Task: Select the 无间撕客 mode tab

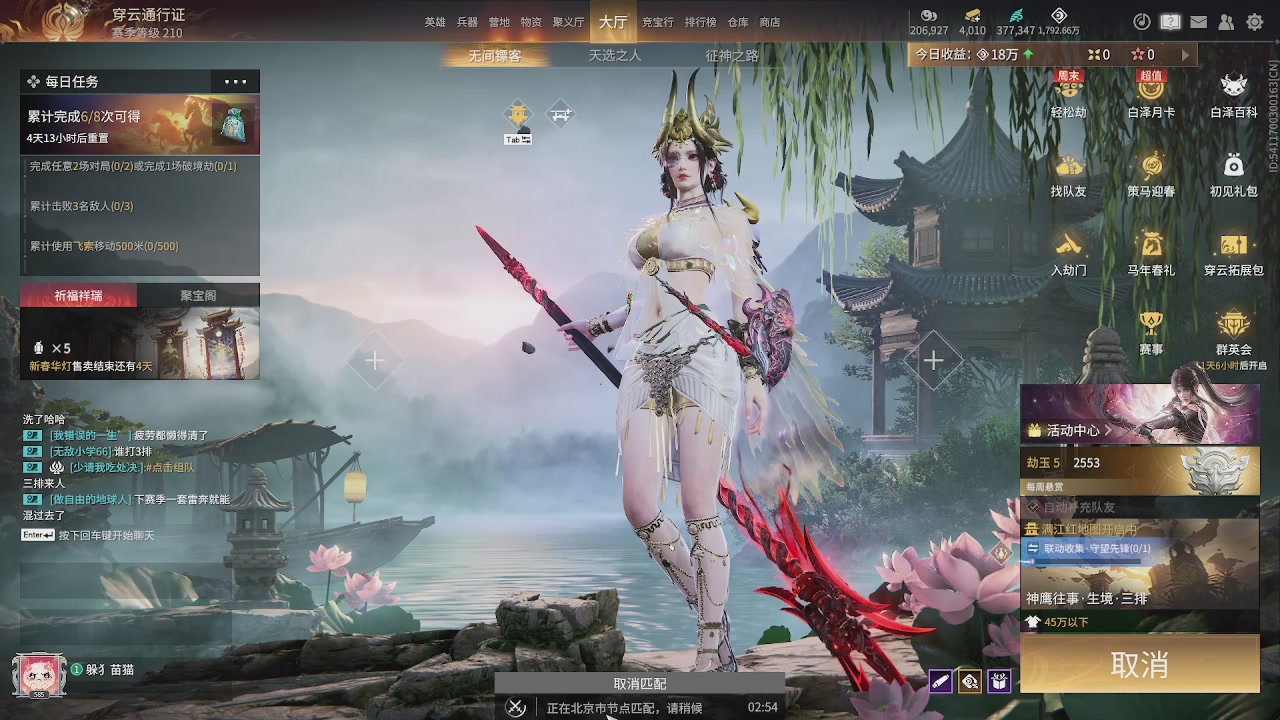Action: point(495,56)
